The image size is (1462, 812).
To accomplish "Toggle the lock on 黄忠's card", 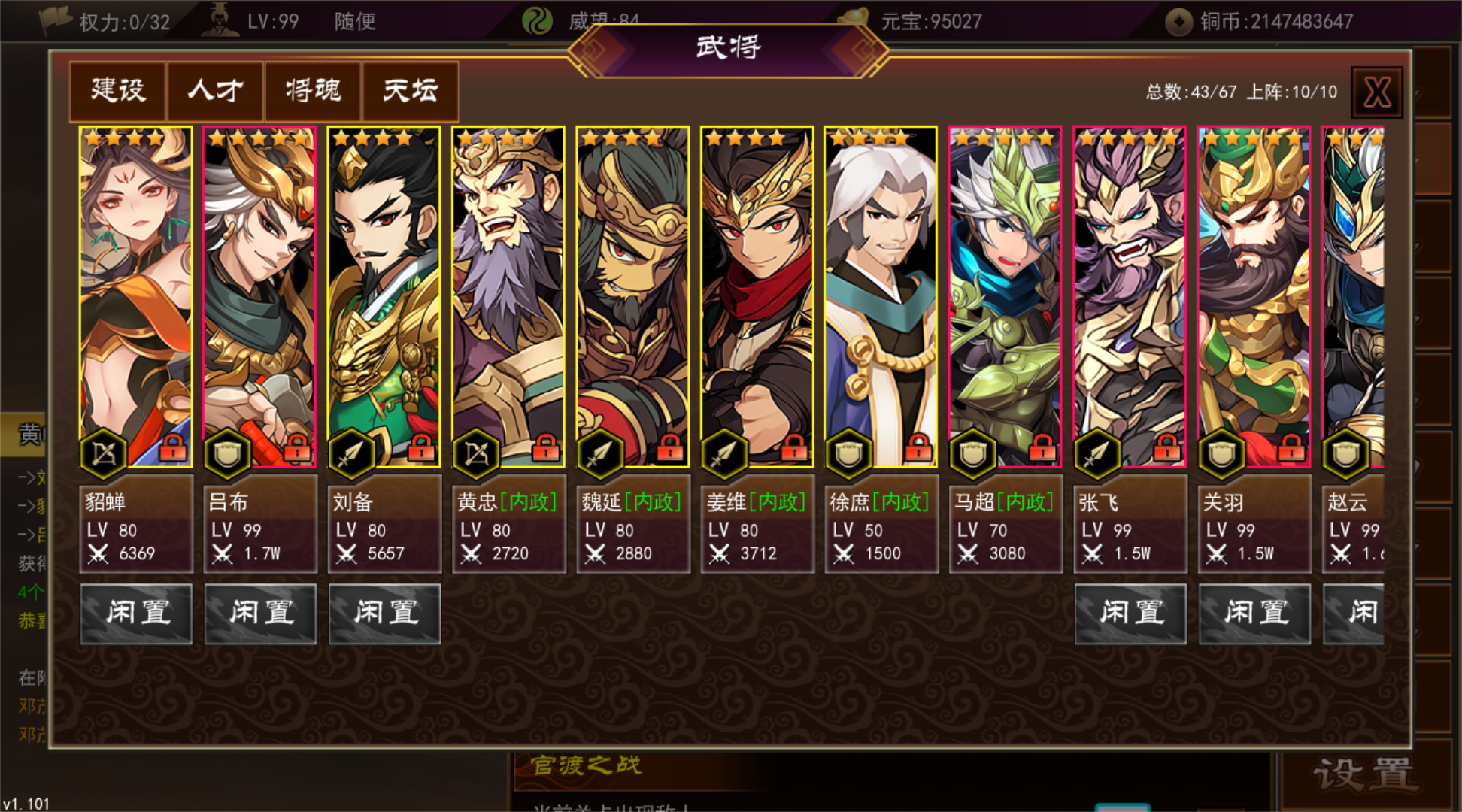I will pyautogui.click(x=544, y=450).
